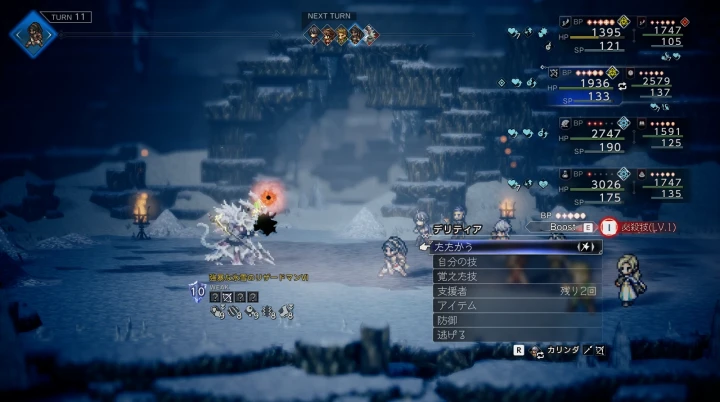The width and height of the screenshot is (720, 402).
Task: Select the party member panel with 3026 HP
Action: 592,188
